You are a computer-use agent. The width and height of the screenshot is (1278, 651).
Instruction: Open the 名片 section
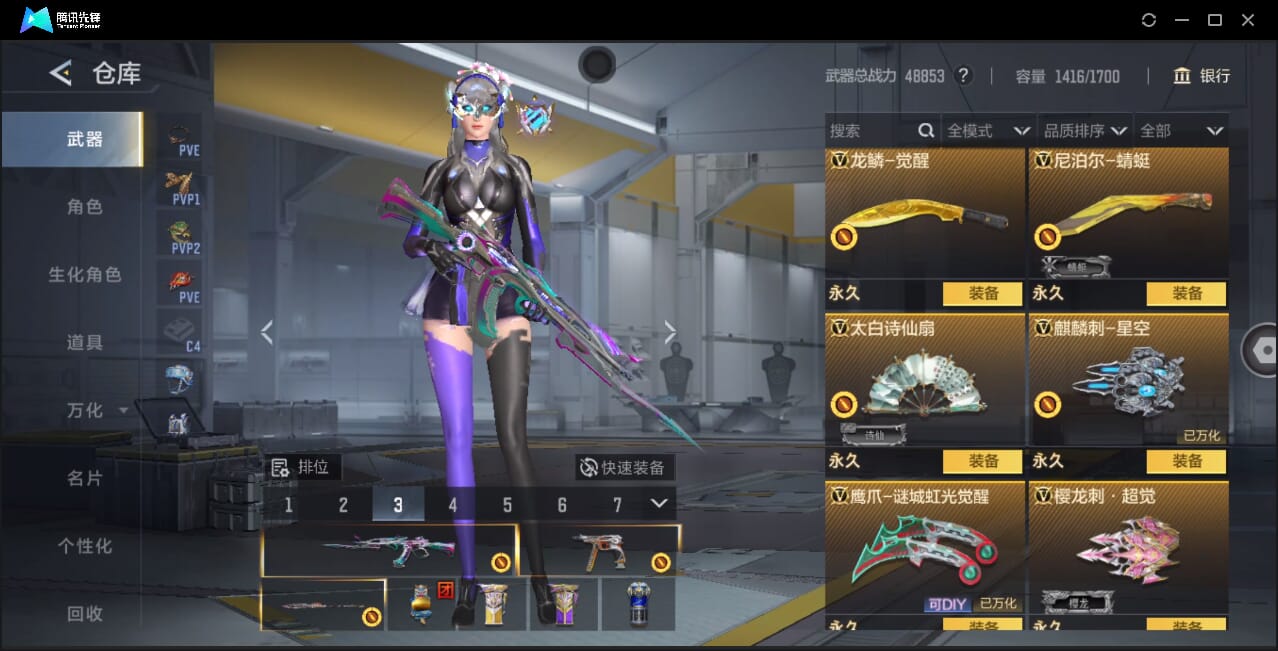click(85, 478)
